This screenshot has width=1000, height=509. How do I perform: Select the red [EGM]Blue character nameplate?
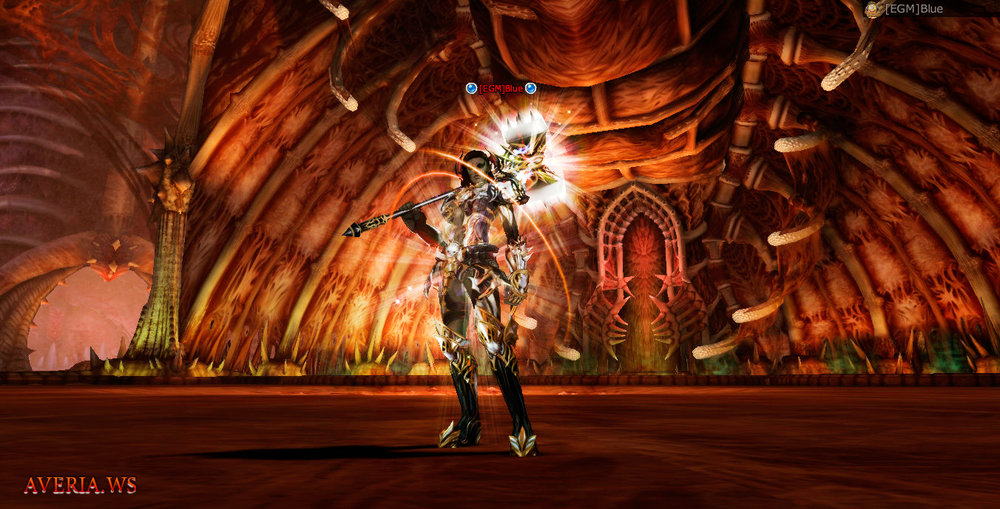[501, 88]
